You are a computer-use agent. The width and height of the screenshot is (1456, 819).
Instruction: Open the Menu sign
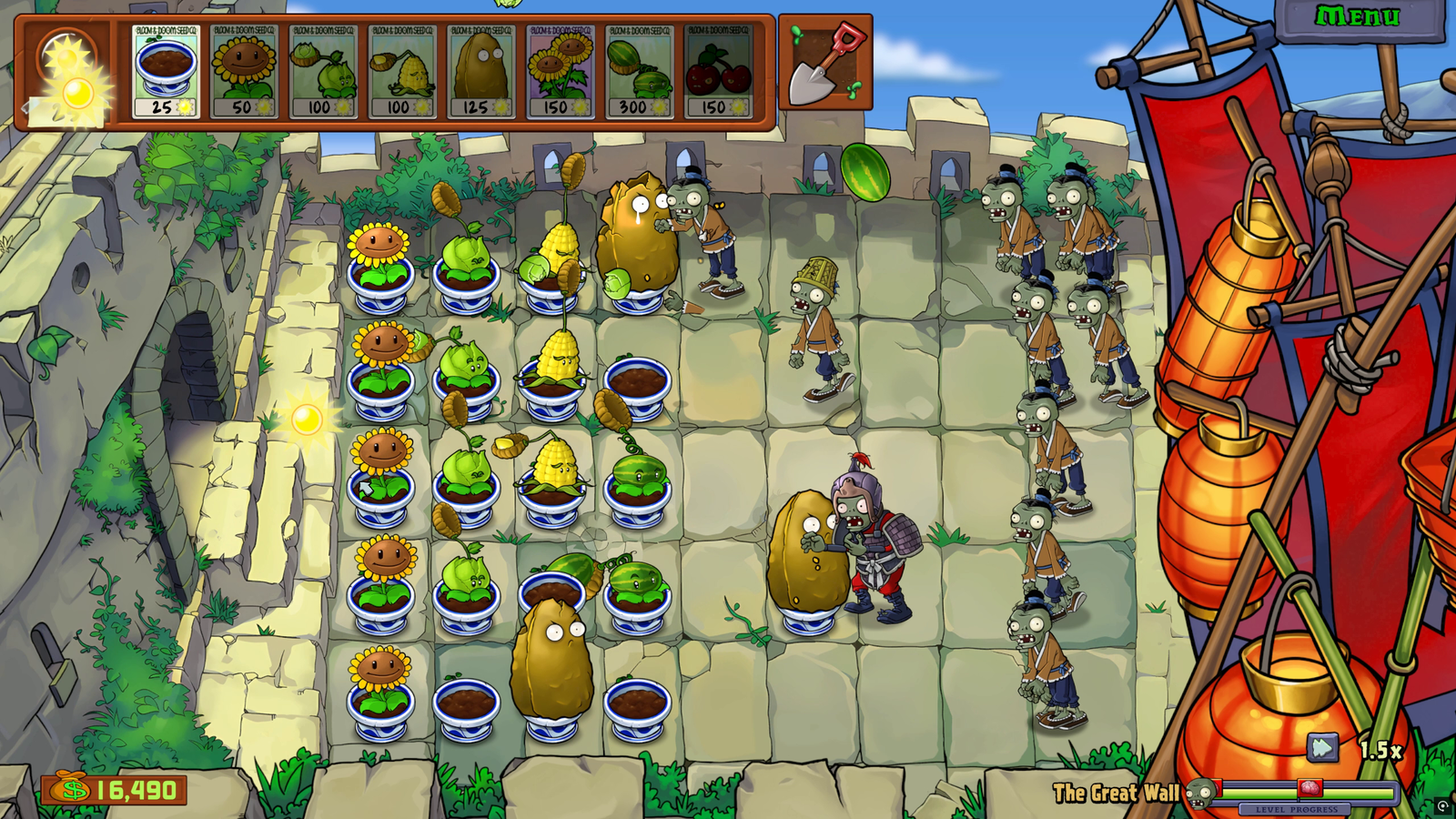click(x=1357, y=17)
